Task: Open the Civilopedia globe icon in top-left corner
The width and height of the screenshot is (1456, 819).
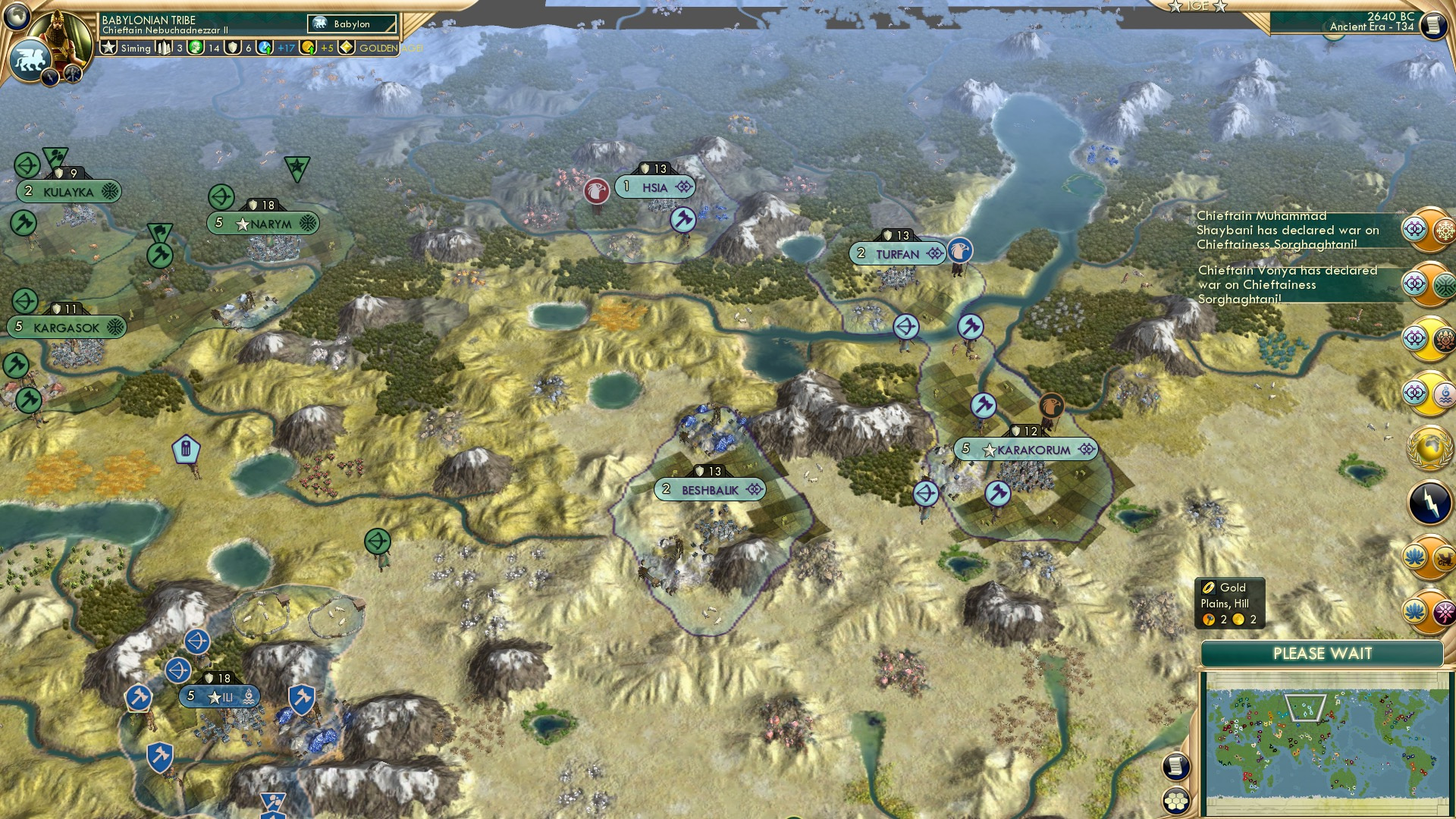Action: coord(17,14)
